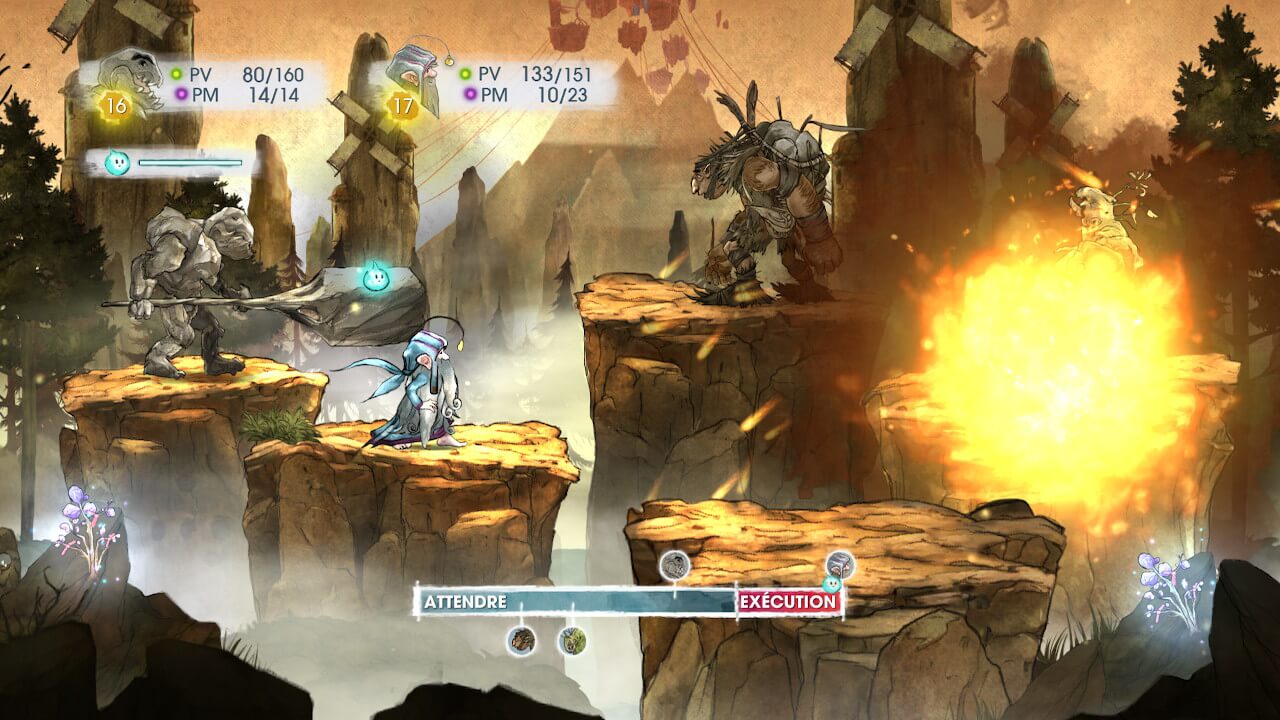
Task: Click the firefly icon beside the light meter
Action: pos(117,163)
